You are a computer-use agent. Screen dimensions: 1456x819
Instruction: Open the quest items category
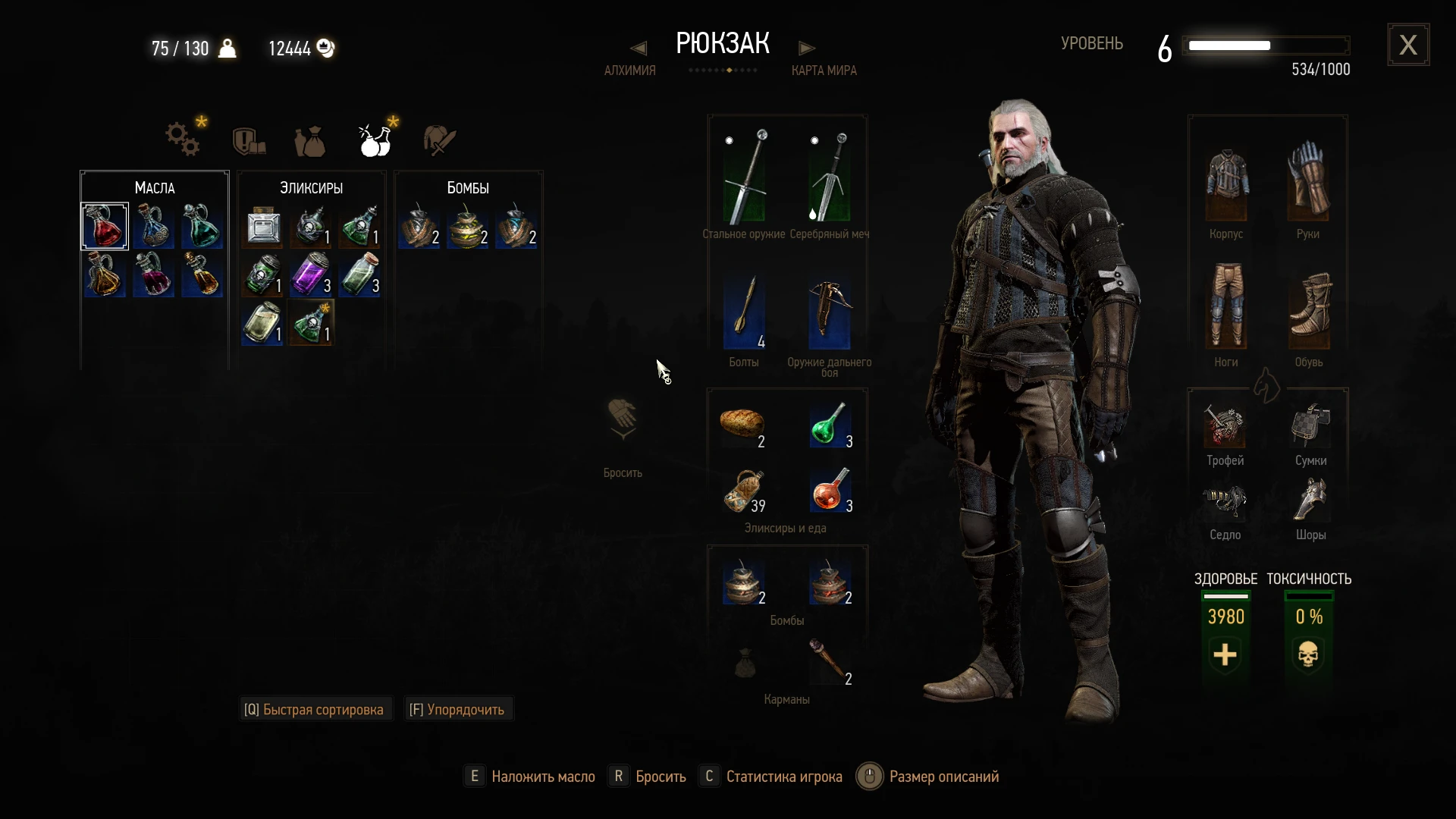pyautogui.click(x=247, y=140)
